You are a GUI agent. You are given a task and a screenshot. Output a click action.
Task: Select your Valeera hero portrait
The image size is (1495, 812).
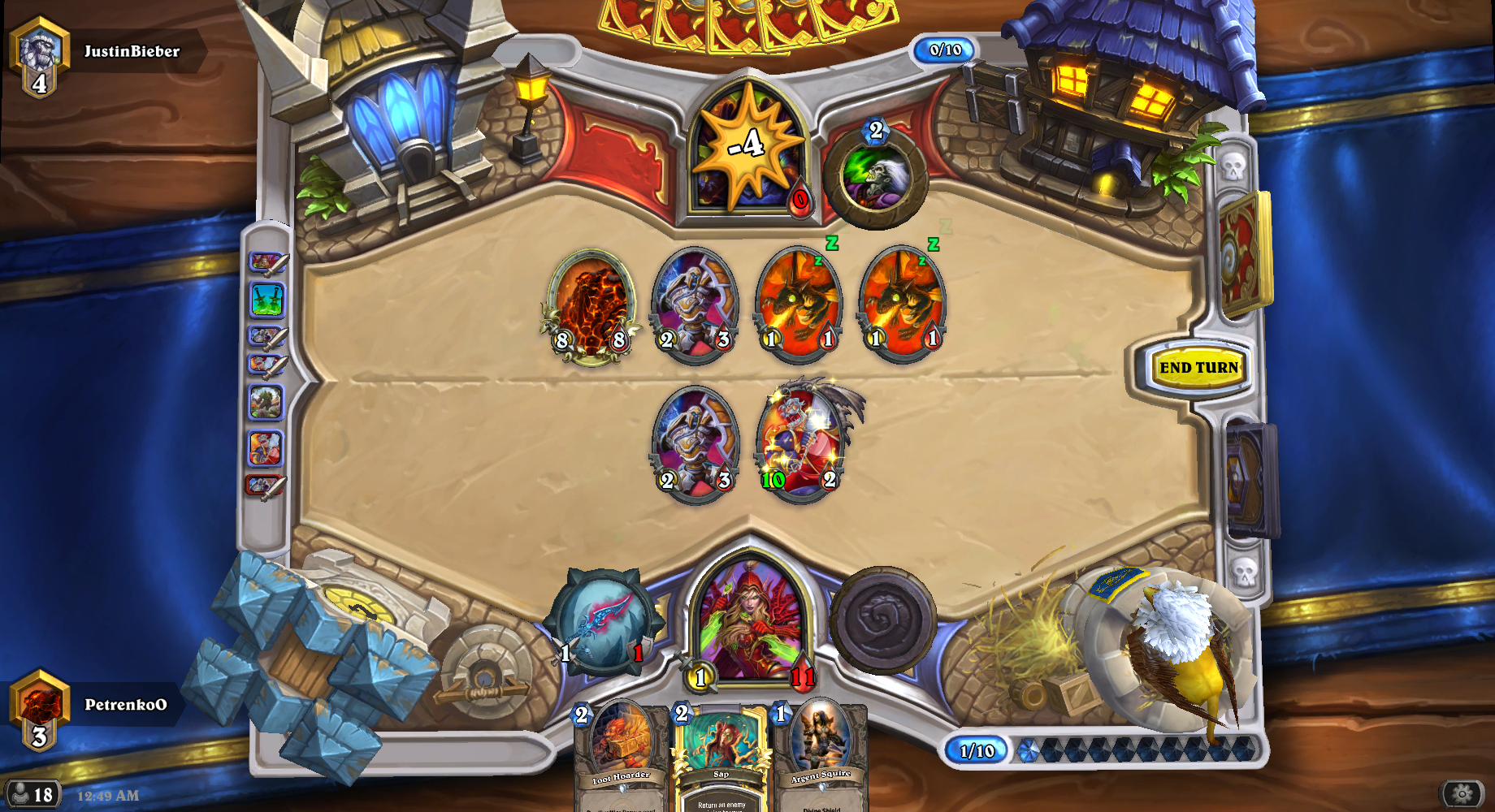point(751,621)
